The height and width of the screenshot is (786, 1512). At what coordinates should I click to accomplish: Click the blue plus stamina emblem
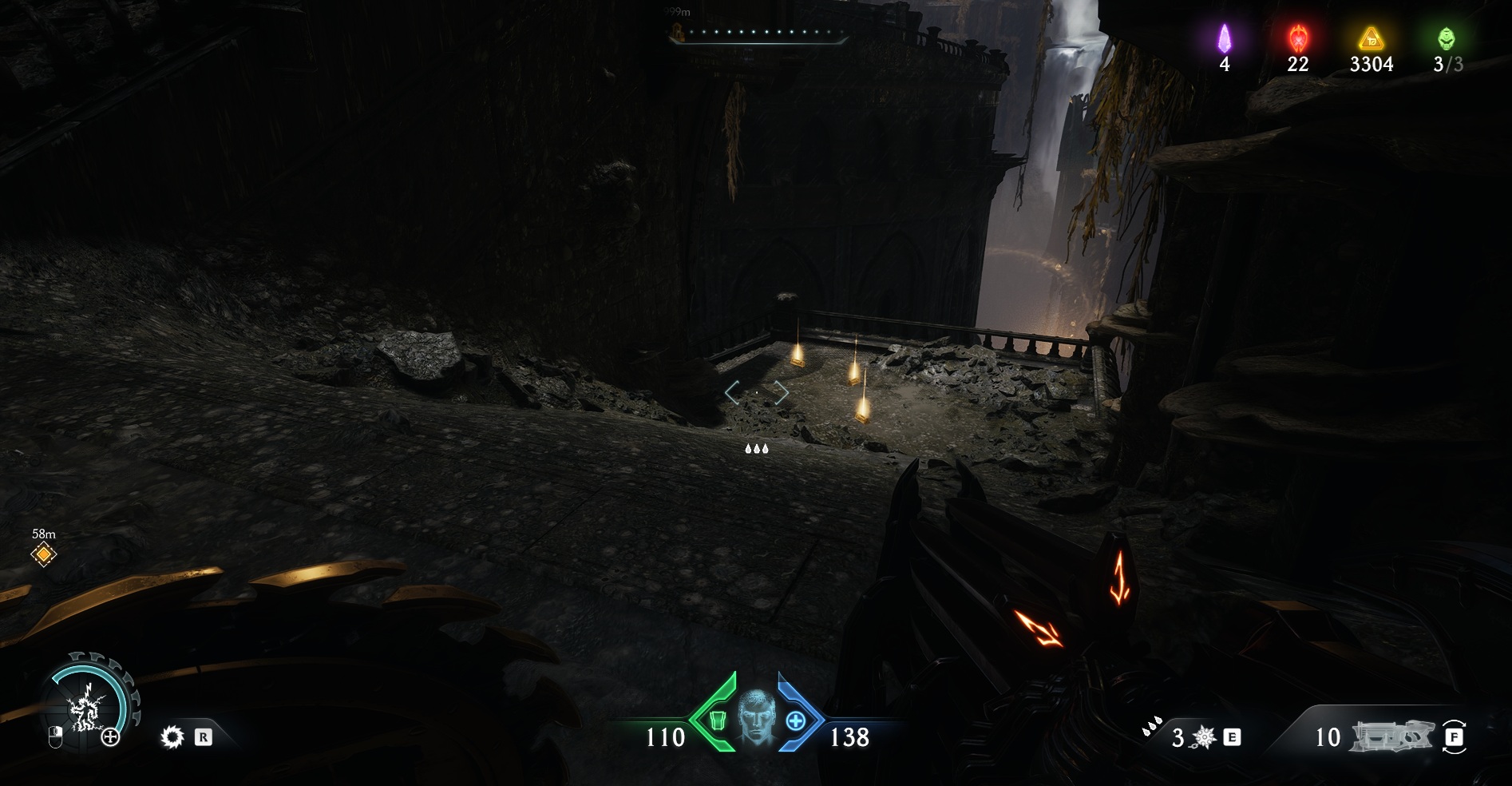(795, 720)
